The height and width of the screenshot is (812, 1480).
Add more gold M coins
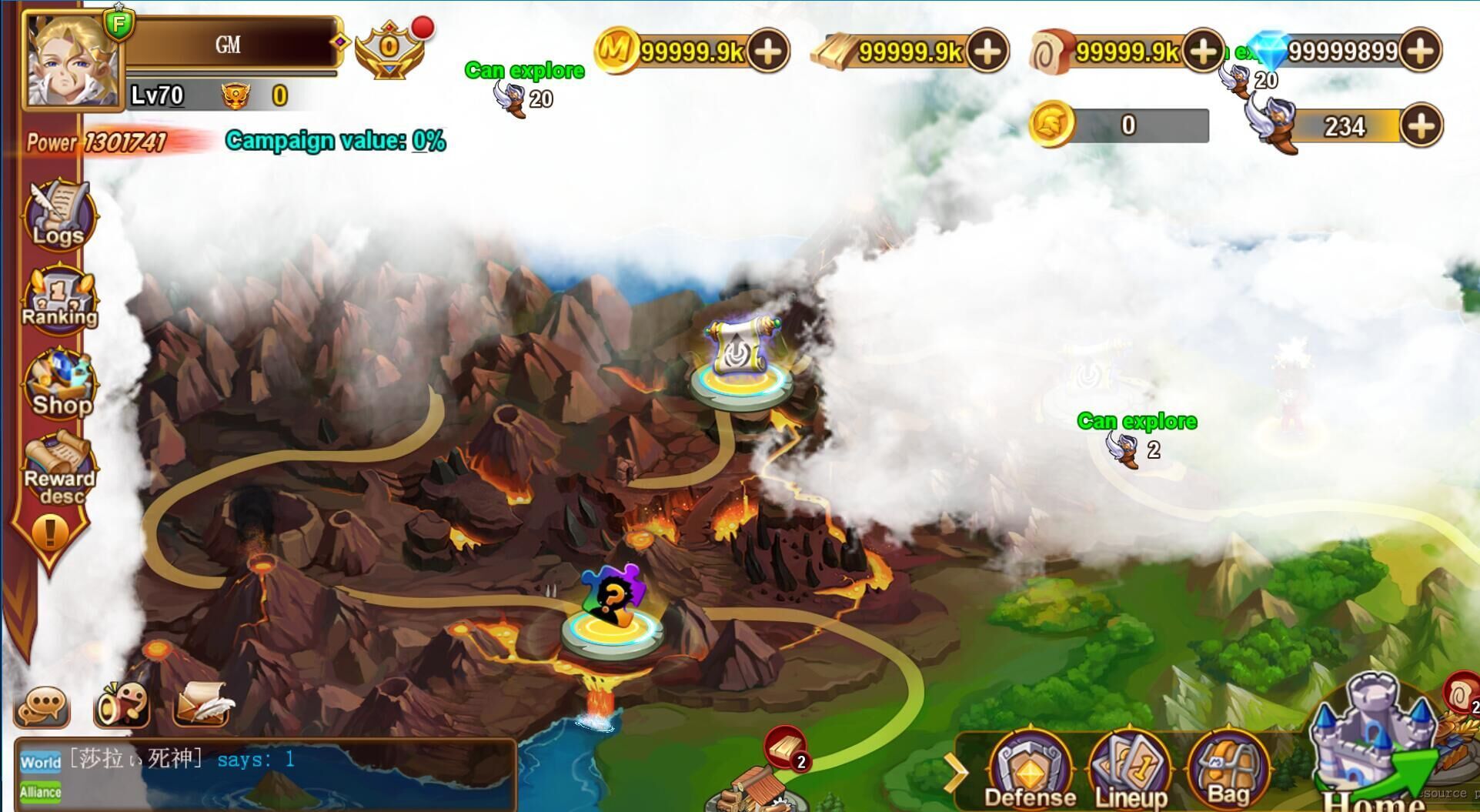tap(768, 51)
